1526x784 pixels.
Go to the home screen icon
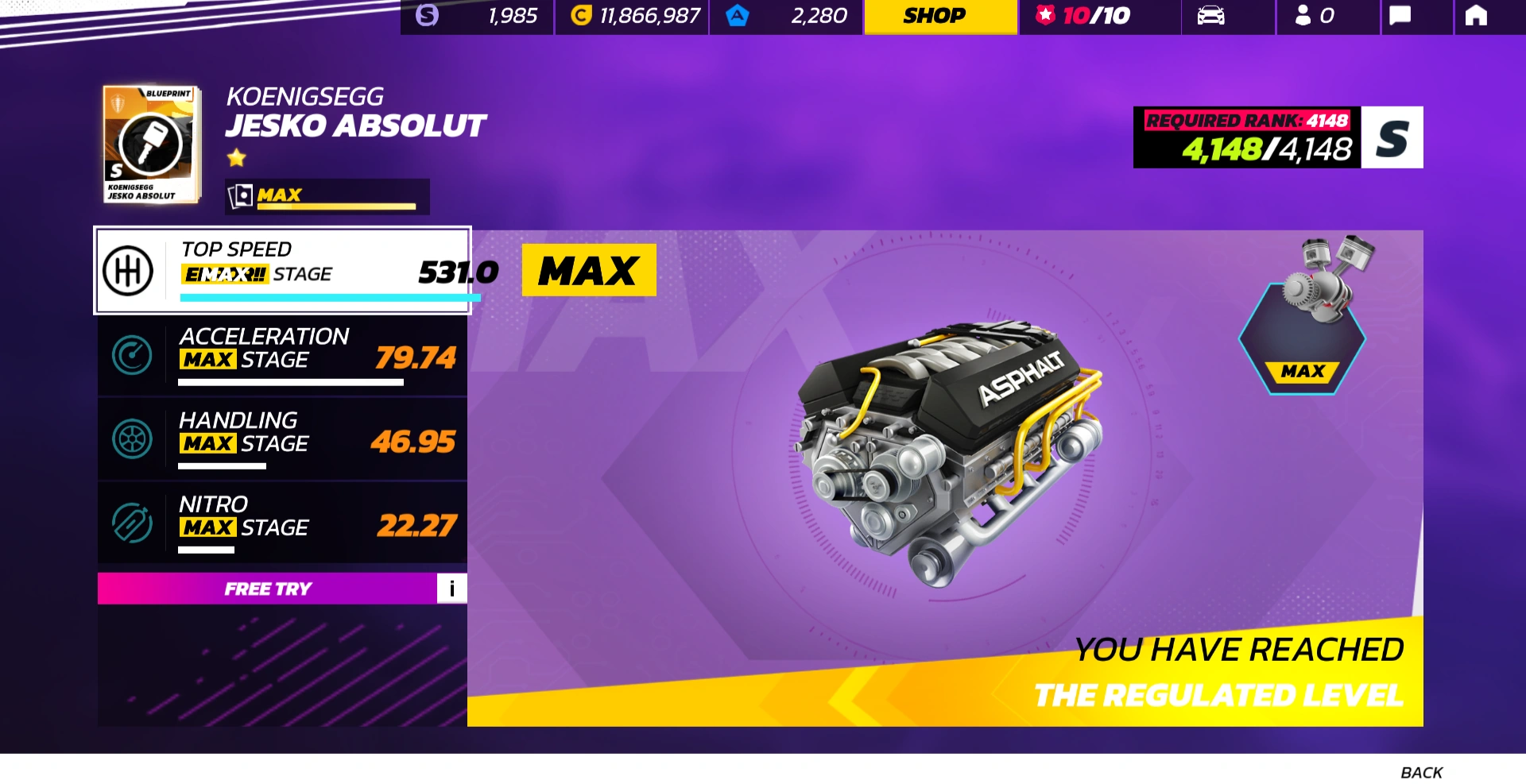point(1475,16)
